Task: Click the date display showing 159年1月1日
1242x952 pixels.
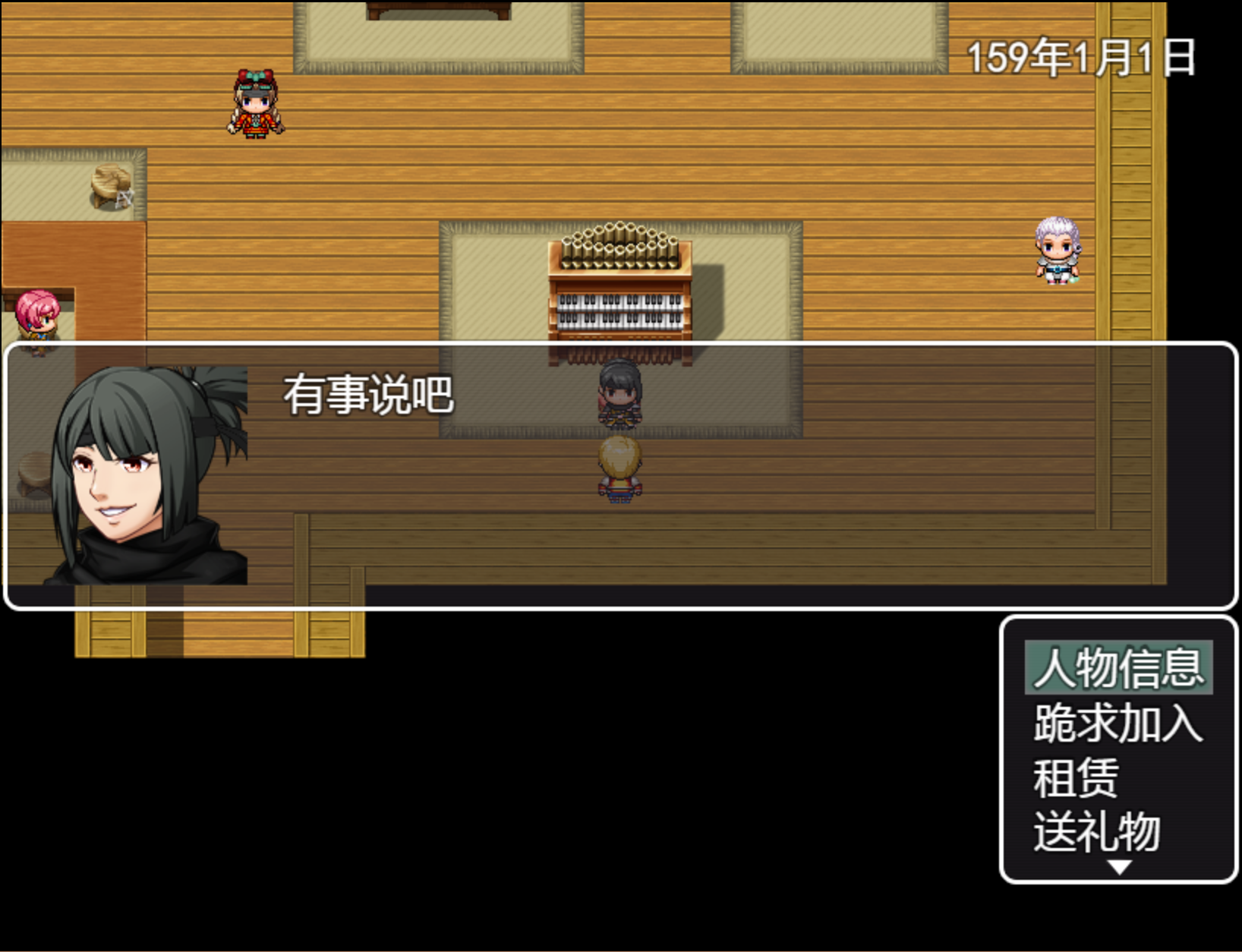Action: pos(1082,55)
